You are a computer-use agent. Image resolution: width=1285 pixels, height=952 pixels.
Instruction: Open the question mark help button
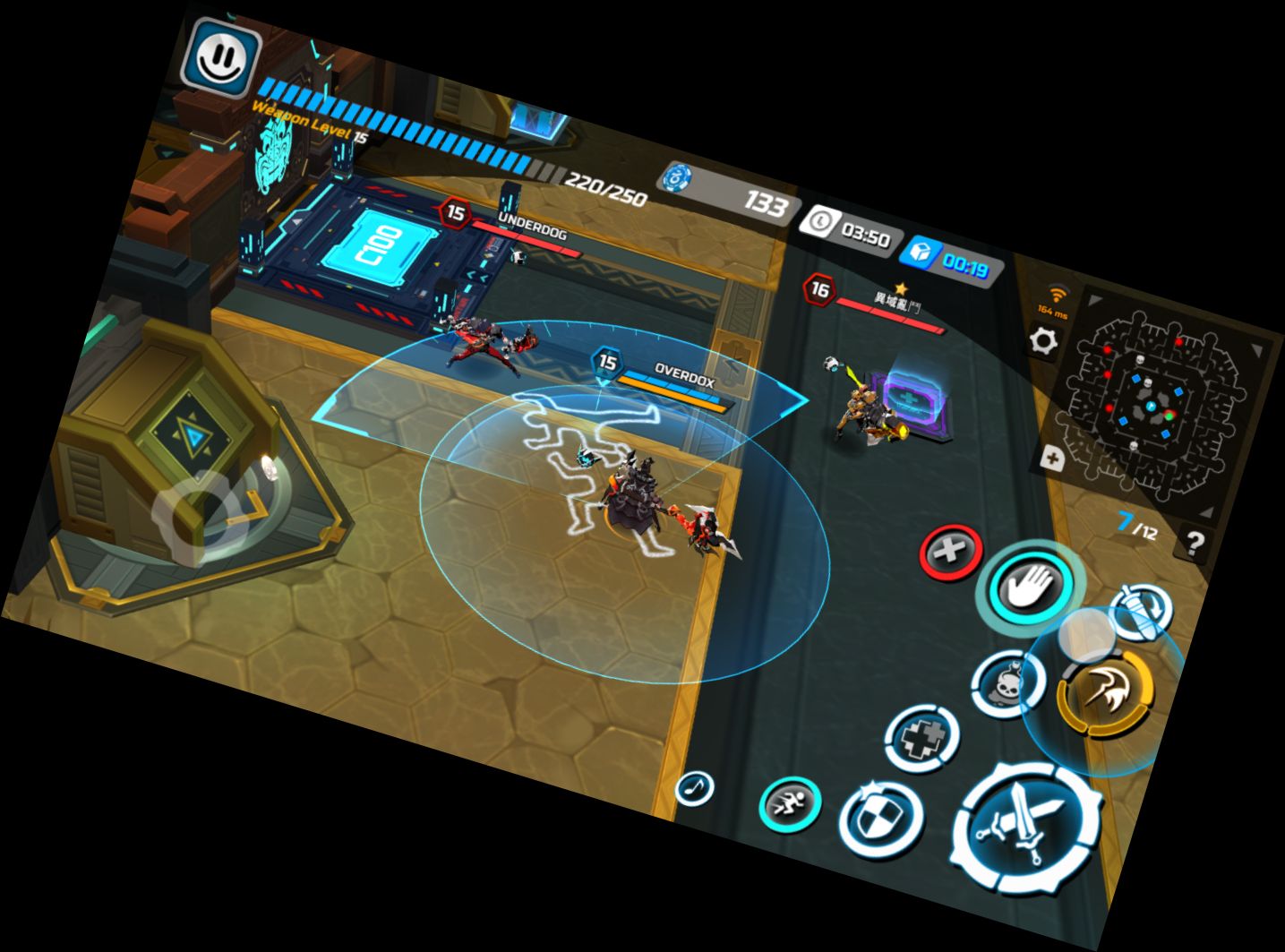[1194, 542]
